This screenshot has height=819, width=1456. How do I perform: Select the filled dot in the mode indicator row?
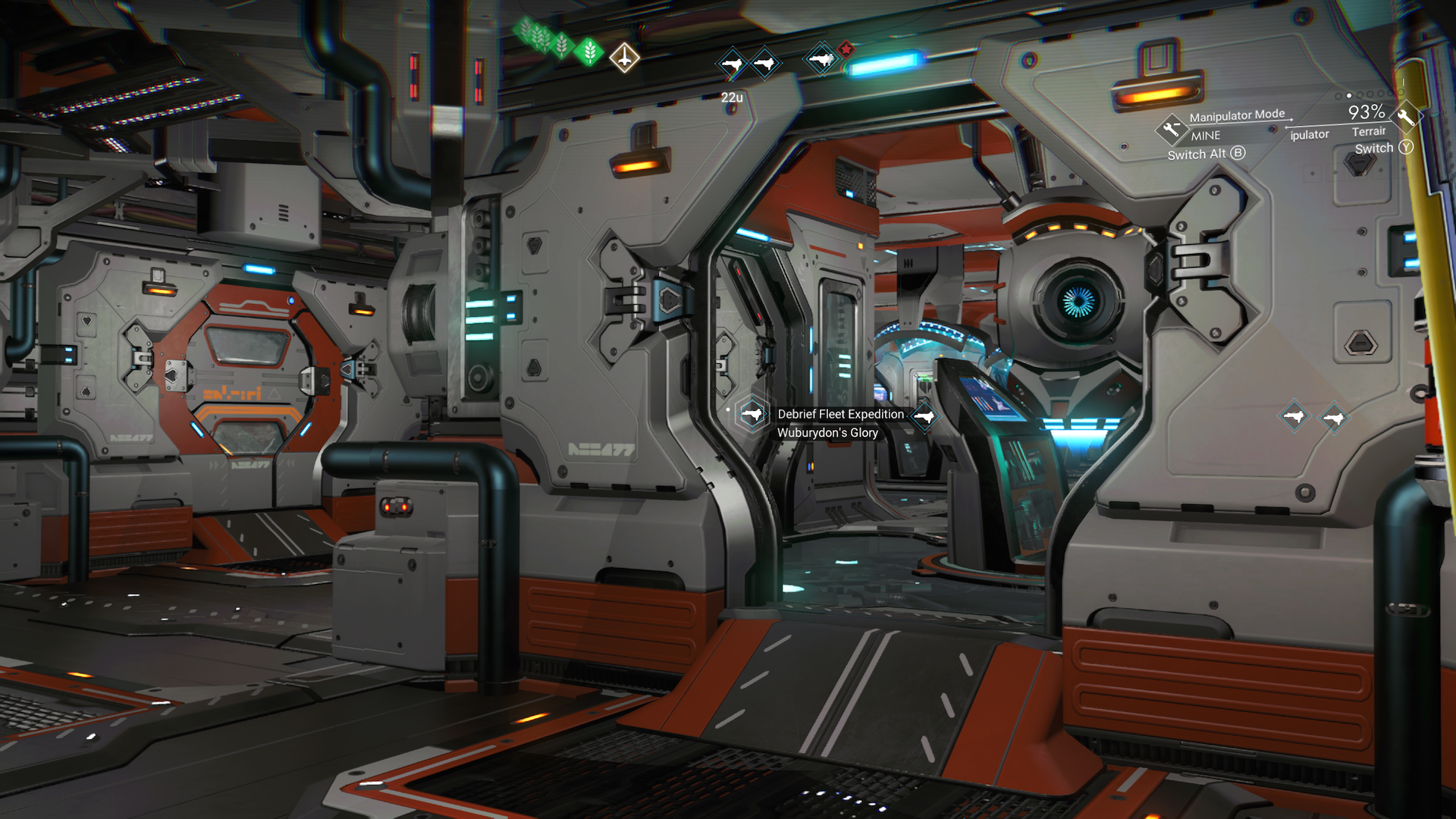point(1348,96)
